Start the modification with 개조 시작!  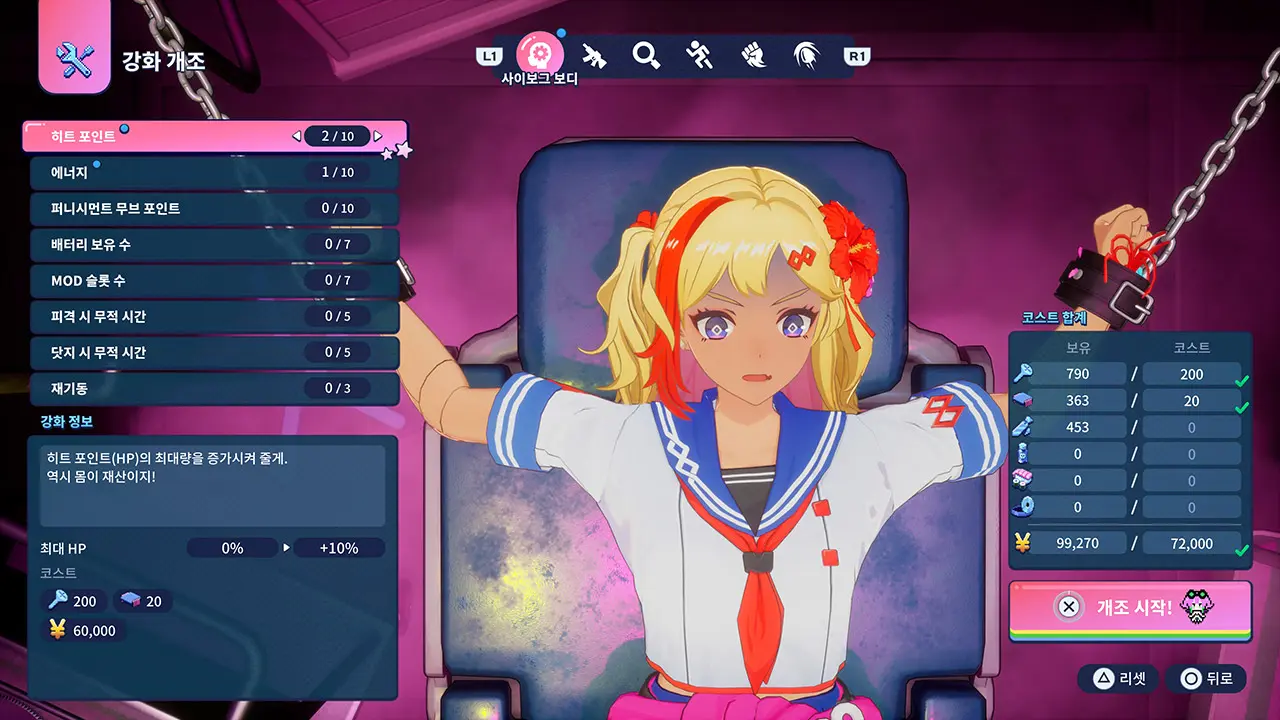[x=1130, y=607]
